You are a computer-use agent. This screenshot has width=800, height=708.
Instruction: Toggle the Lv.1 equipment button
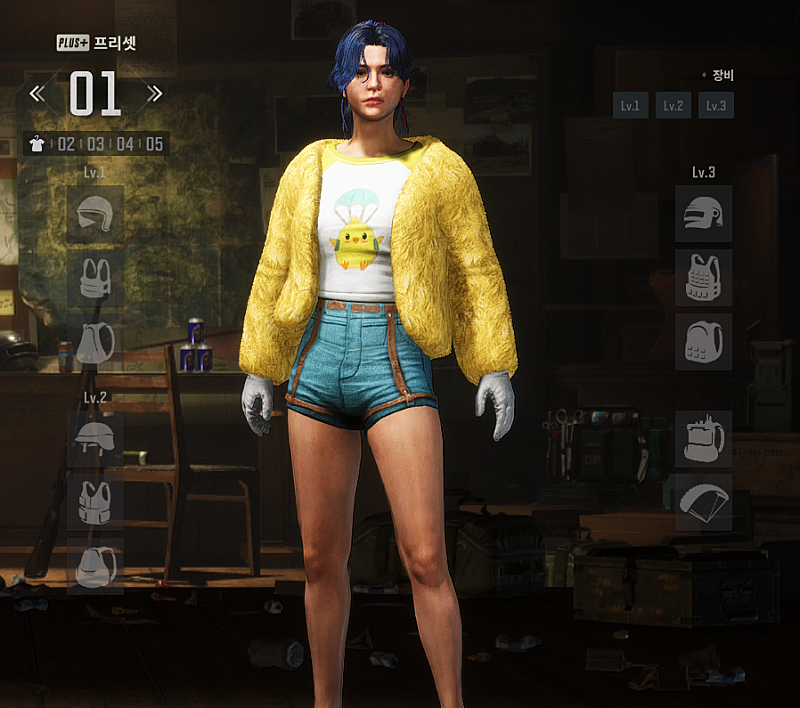630,105
